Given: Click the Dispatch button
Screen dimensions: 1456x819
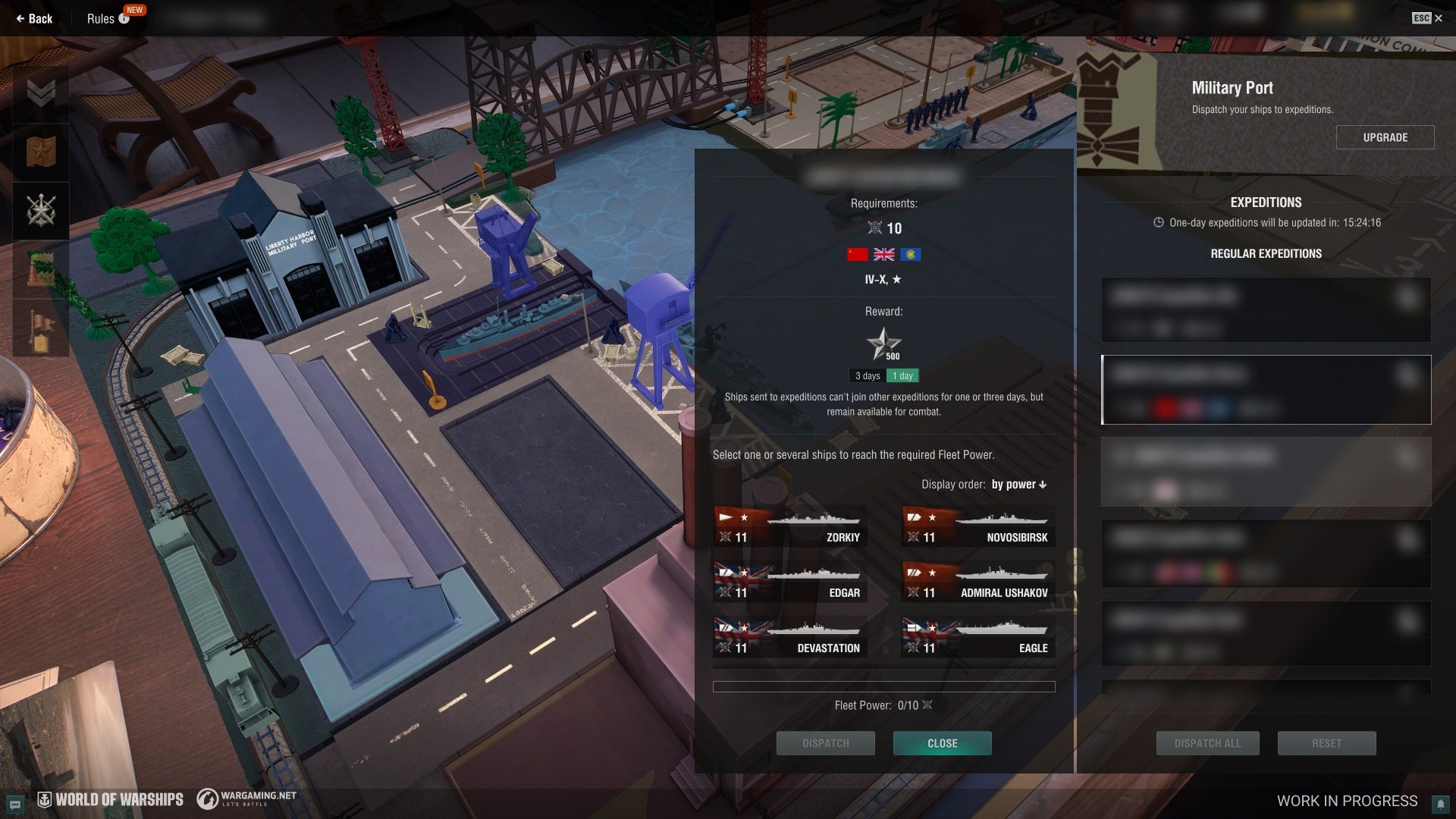Looking at the screenshot, I should [825, 743].
